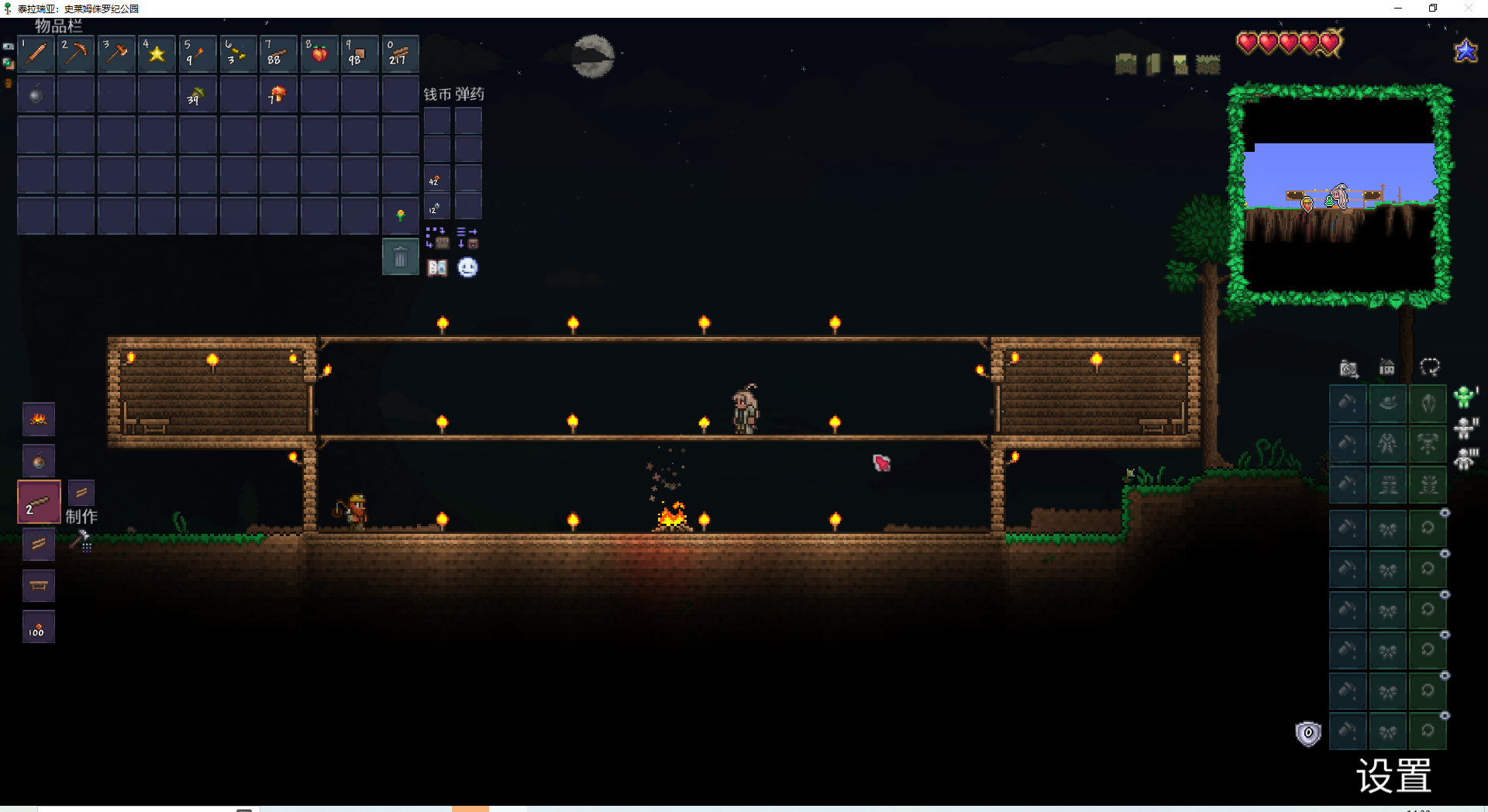Pick up the bomb in the inventory
Screen dimensions: 1488x812
click(x=36, y=95)
